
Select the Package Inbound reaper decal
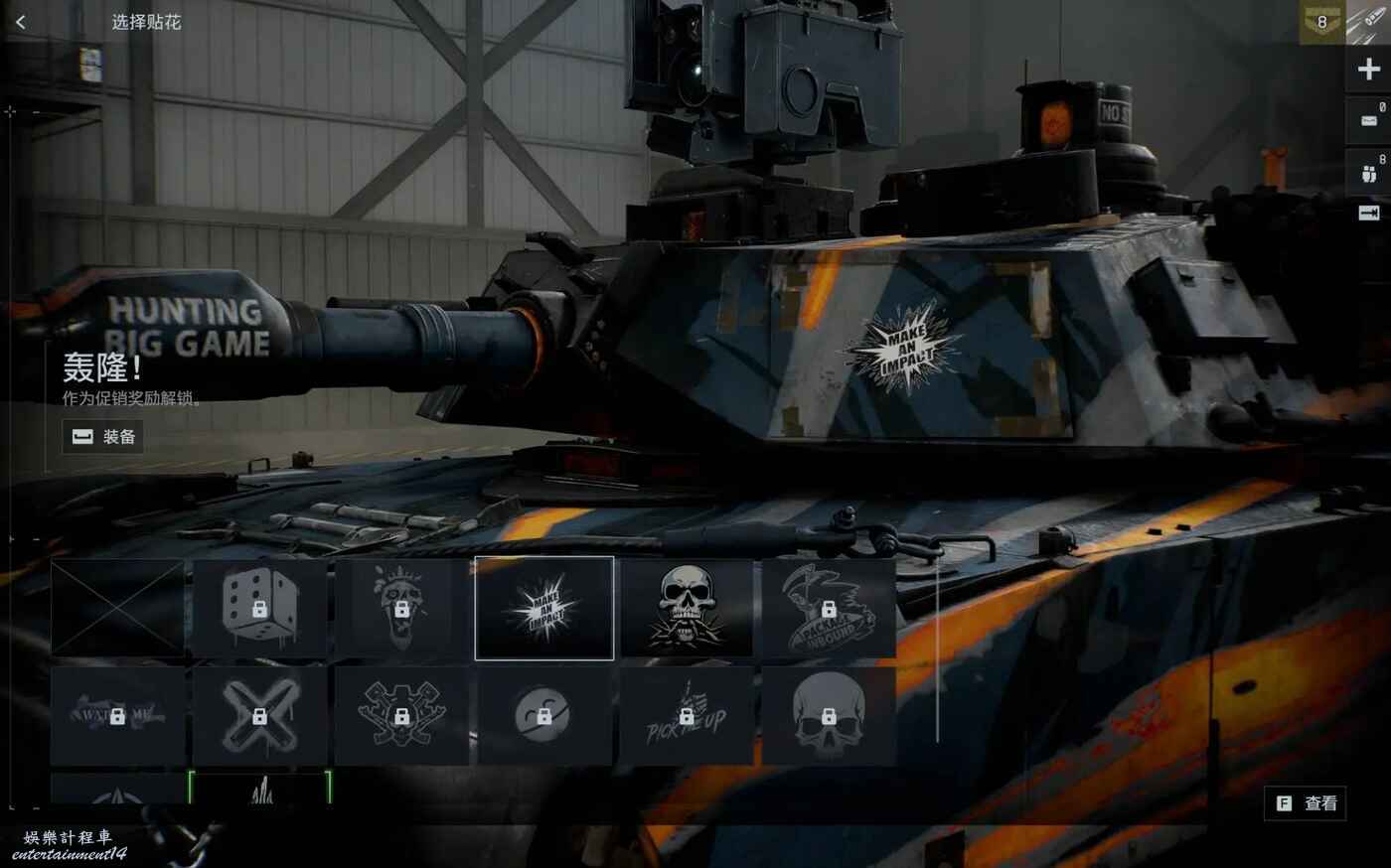[829, 608]
